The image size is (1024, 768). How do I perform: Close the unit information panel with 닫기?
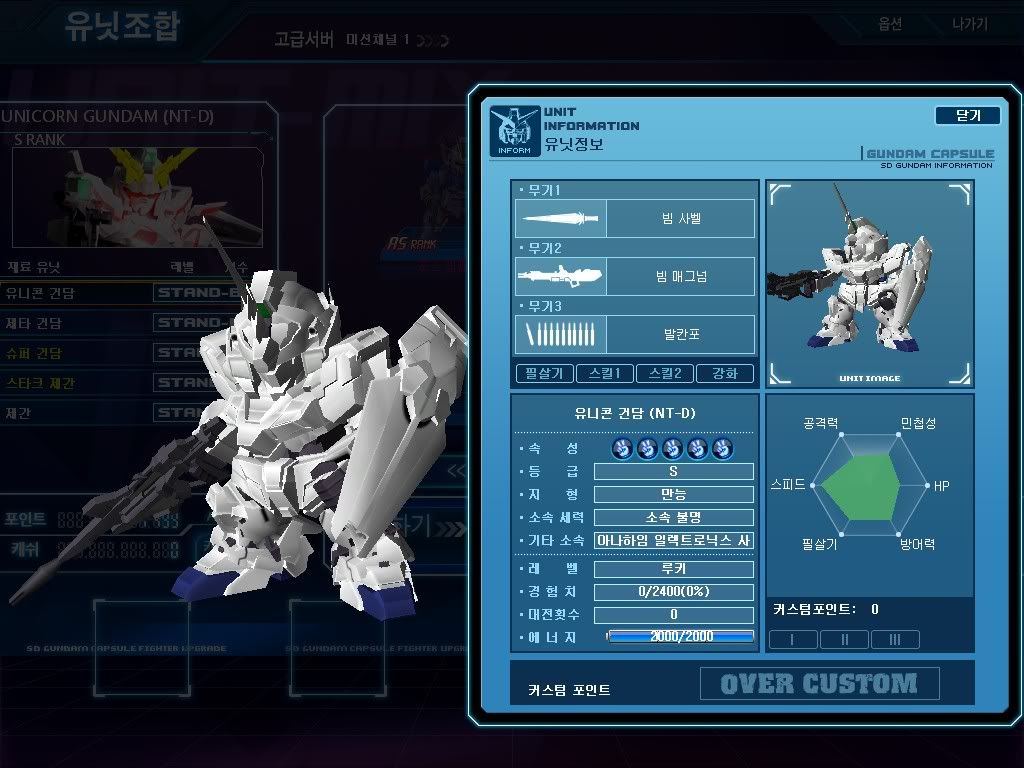[967, 115]
